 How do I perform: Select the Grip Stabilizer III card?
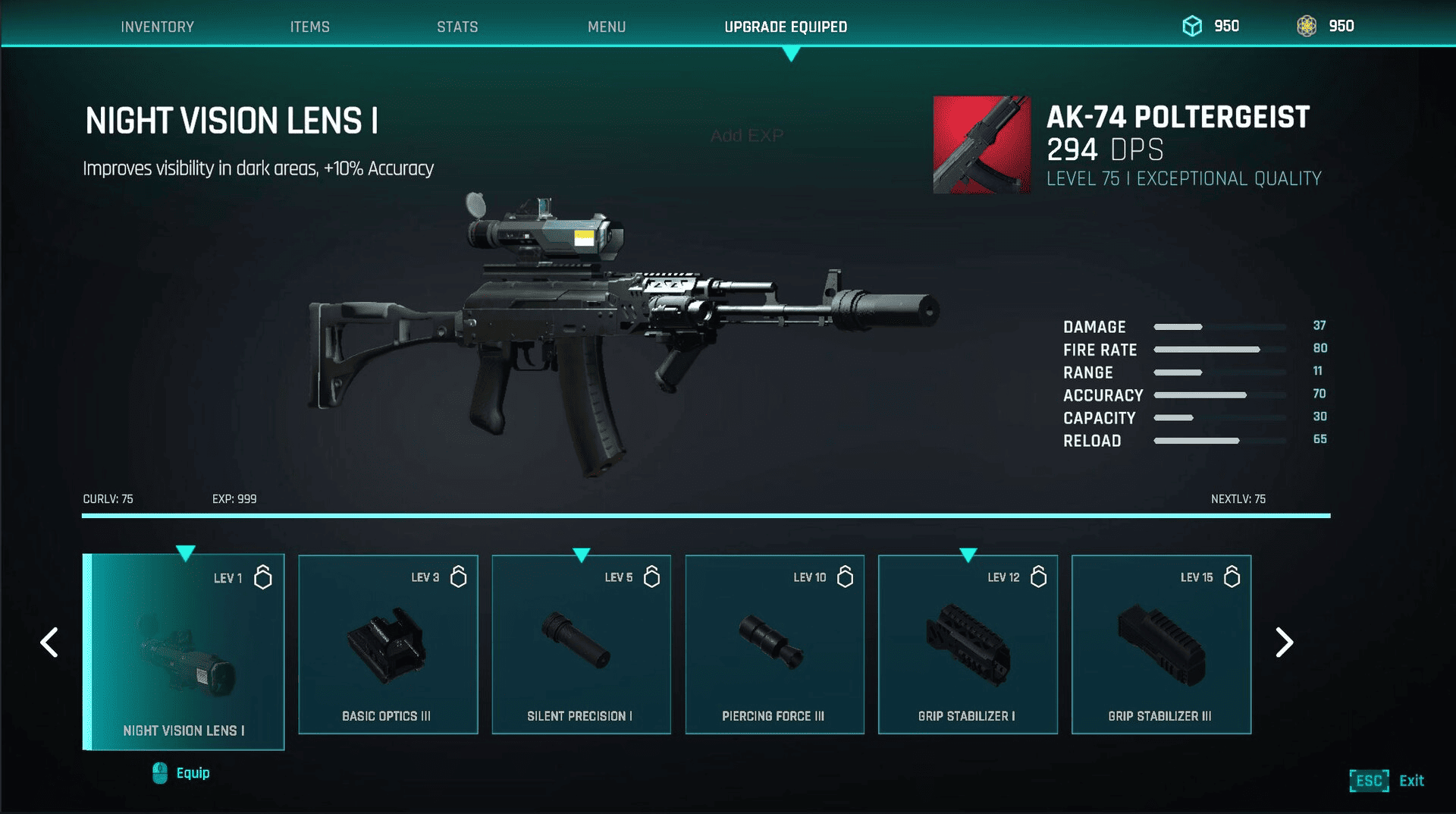(1161, 644)
